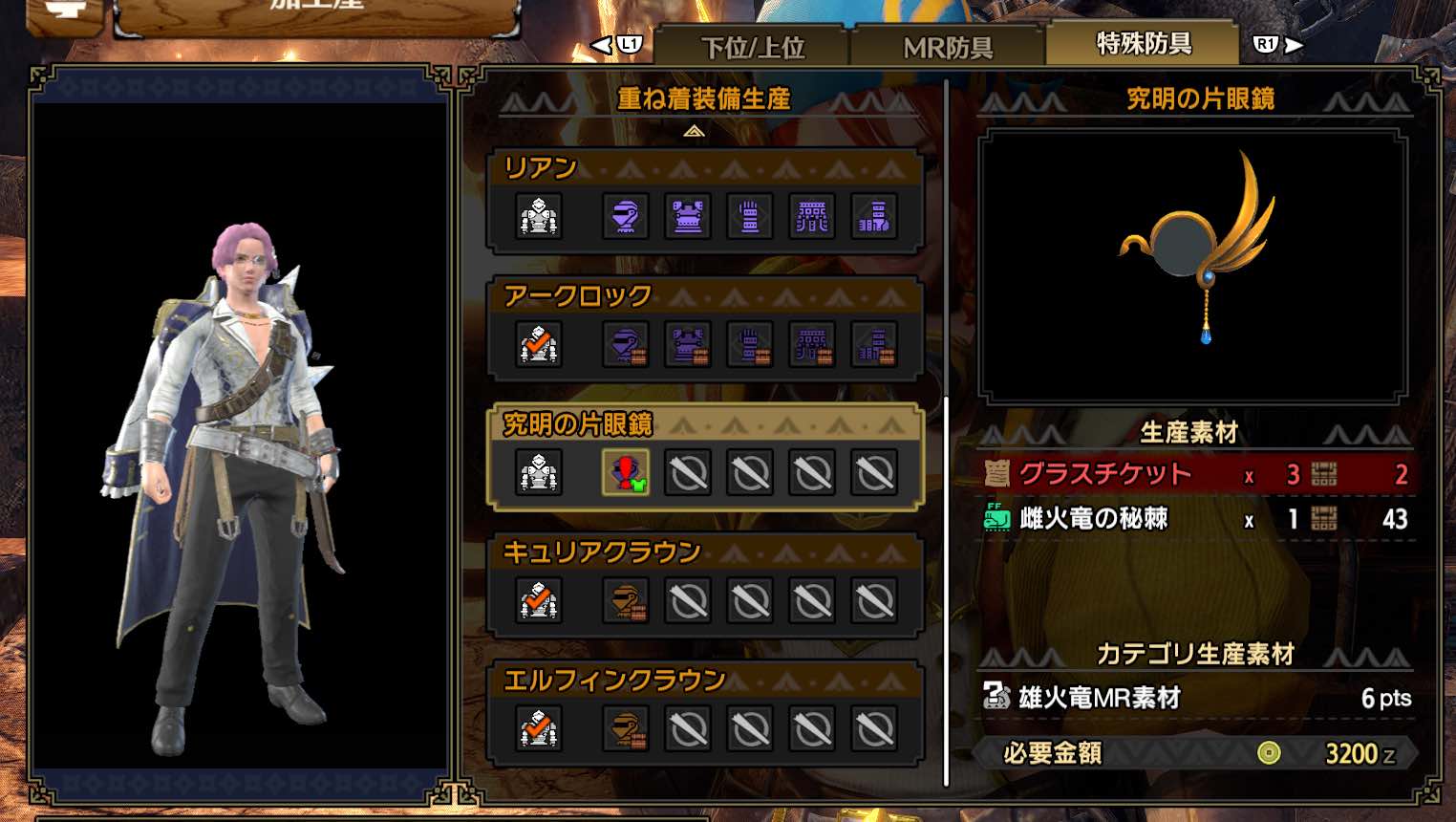The image size is (1456, 822).
Task: Click the 雌火竜の秘棘 material icon
Action: (996, 519)
